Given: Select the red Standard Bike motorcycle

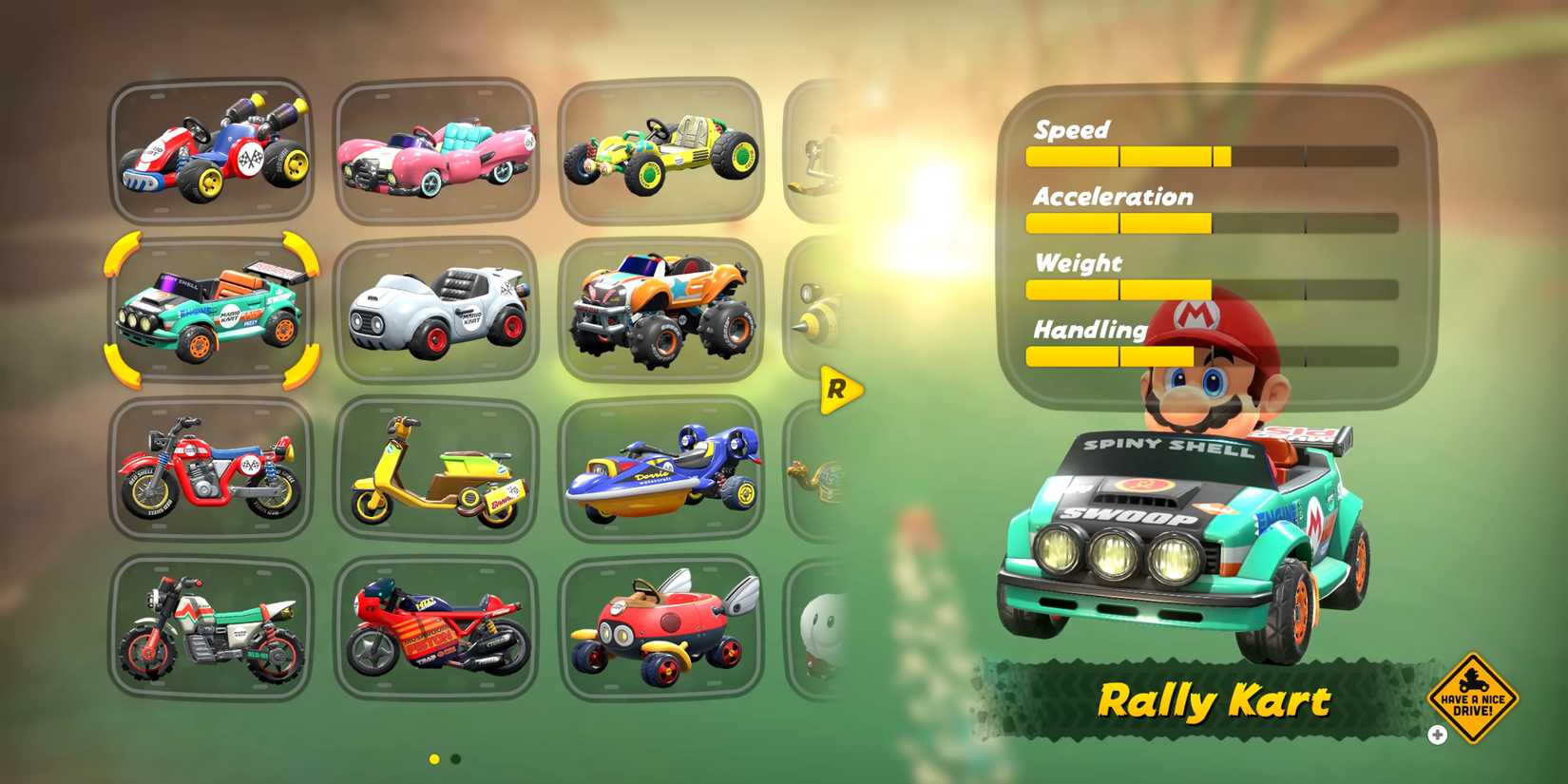Looking at the screenshot, I should click(211, 470).
